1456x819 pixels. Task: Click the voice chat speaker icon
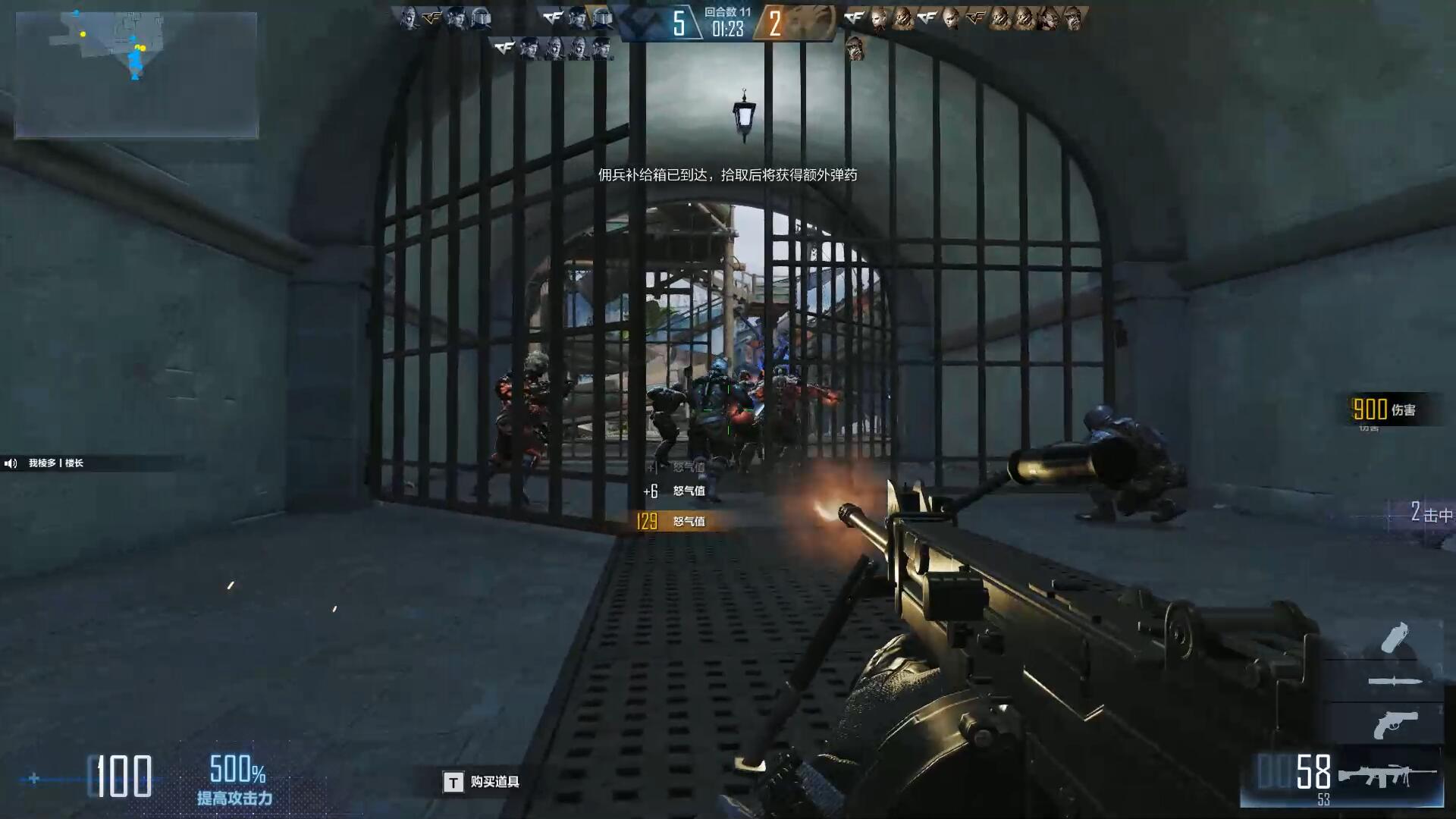[x=11, y=463]
